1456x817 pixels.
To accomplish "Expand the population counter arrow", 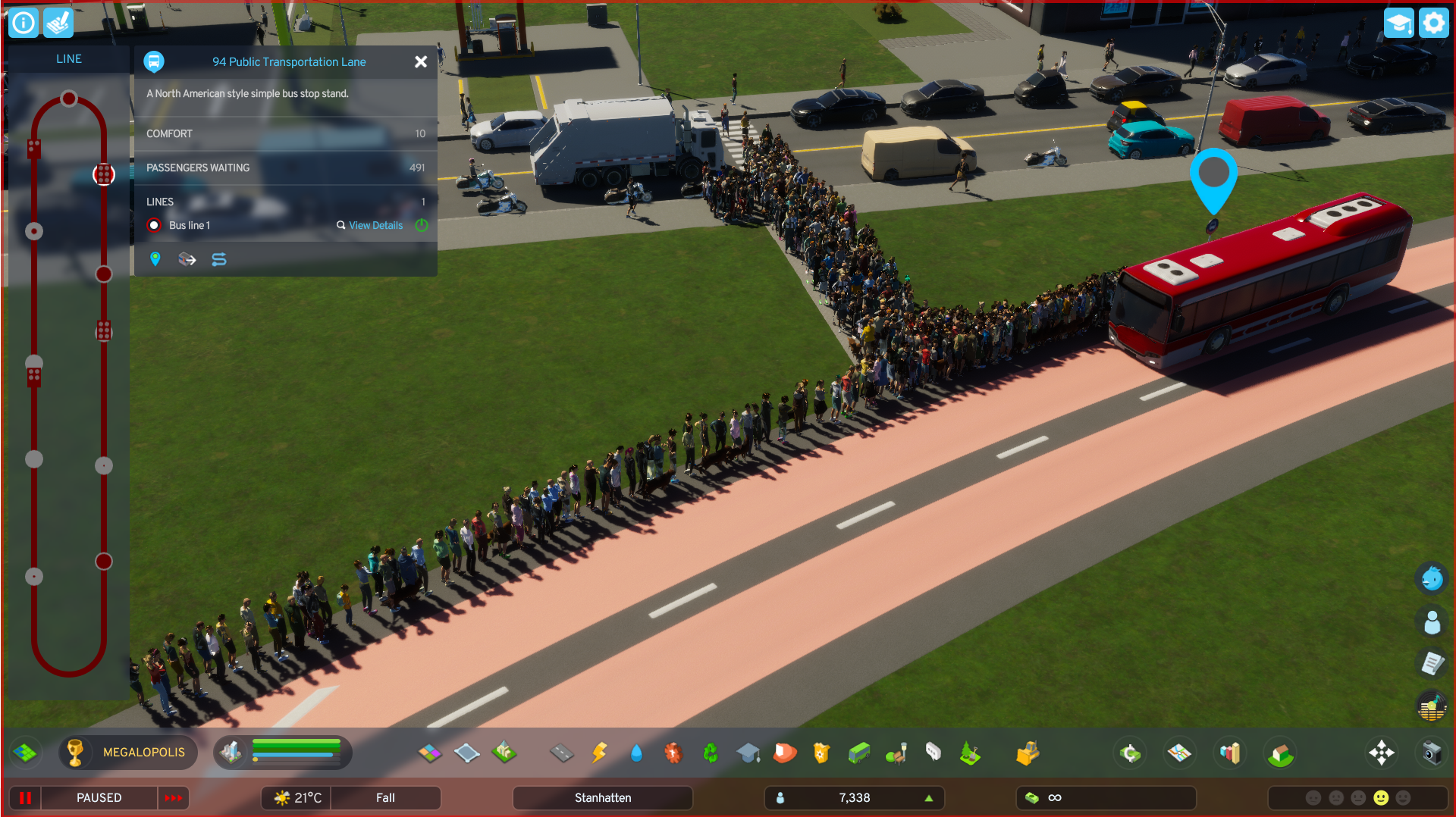I will tap(928, 797).
